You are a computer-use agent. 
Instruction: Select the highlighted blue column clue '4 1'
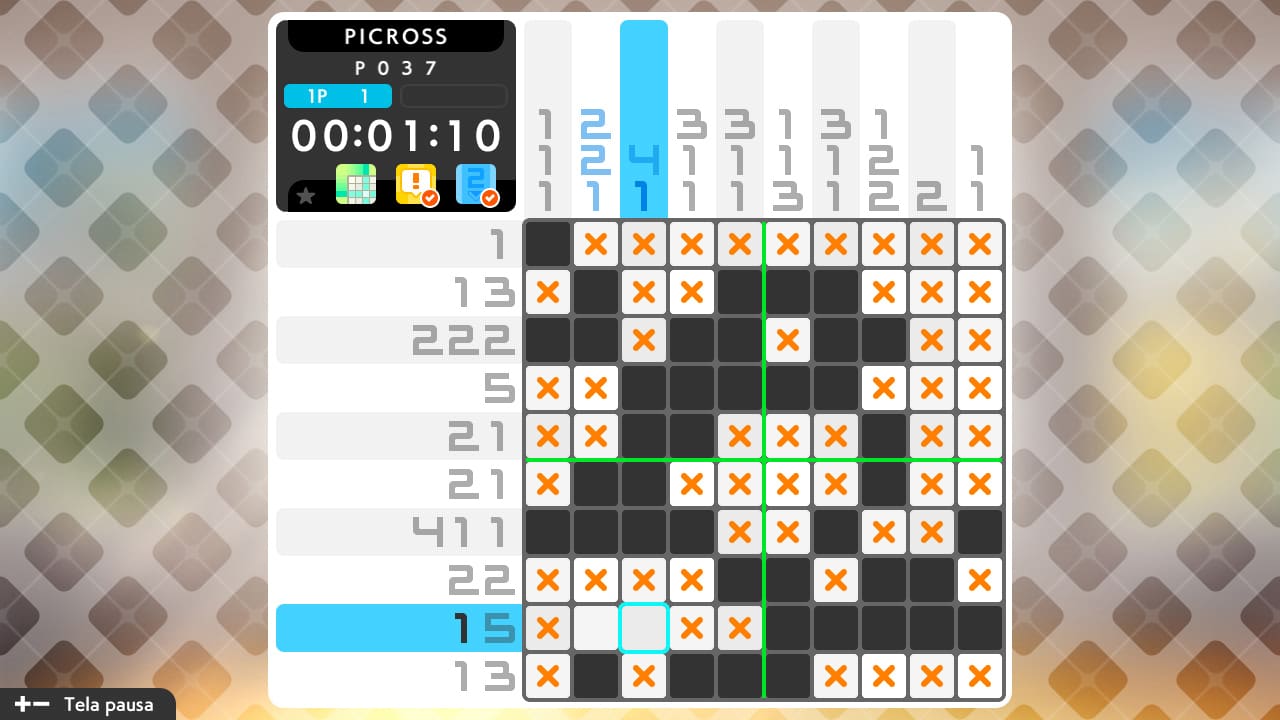[x=644, y=175]
